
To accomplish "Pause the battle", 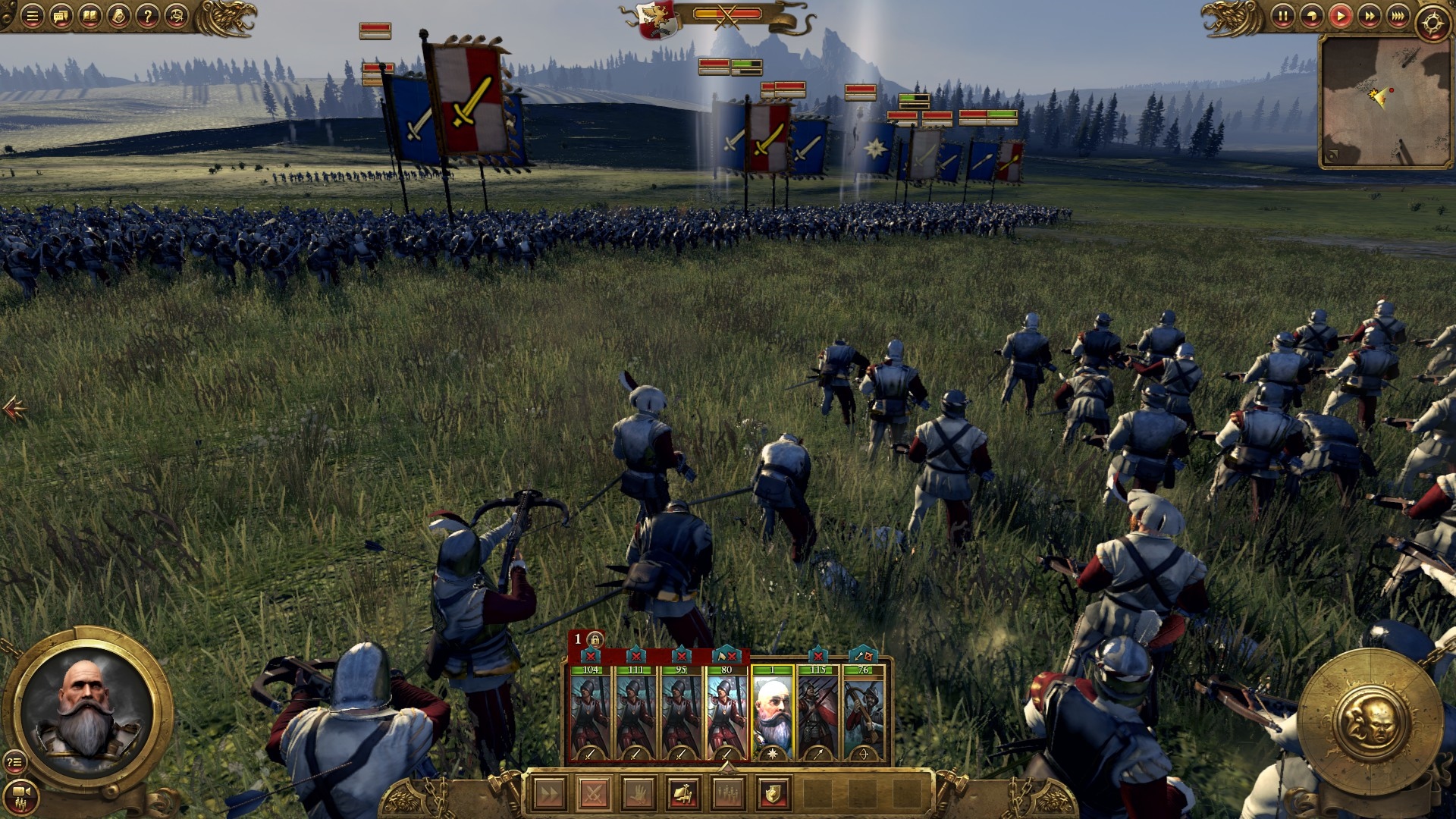I will pyautogui.click(x=1282, y=16).
